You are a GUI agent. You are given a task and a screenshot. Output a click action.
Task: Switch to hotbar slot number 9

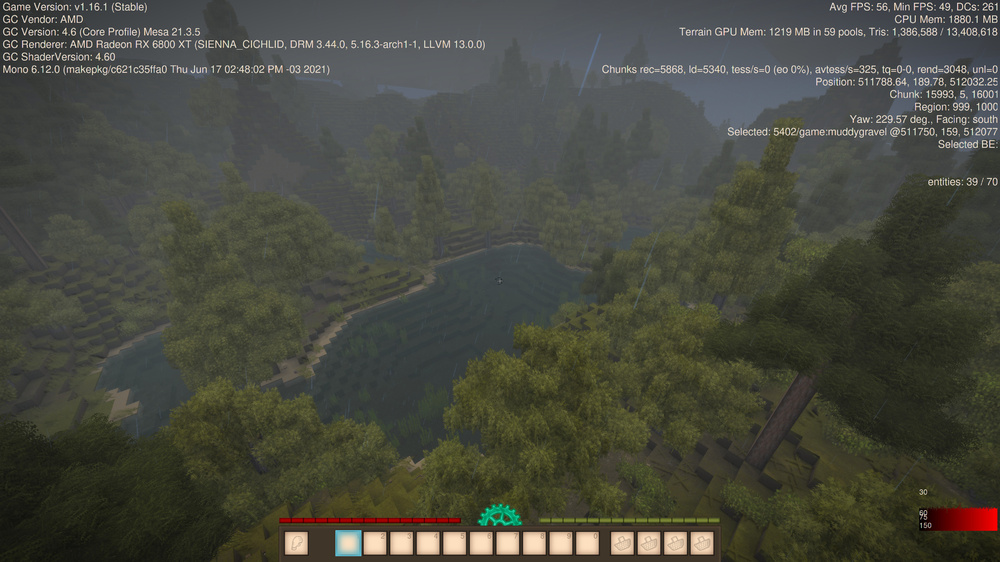click(x=562, y=543)
